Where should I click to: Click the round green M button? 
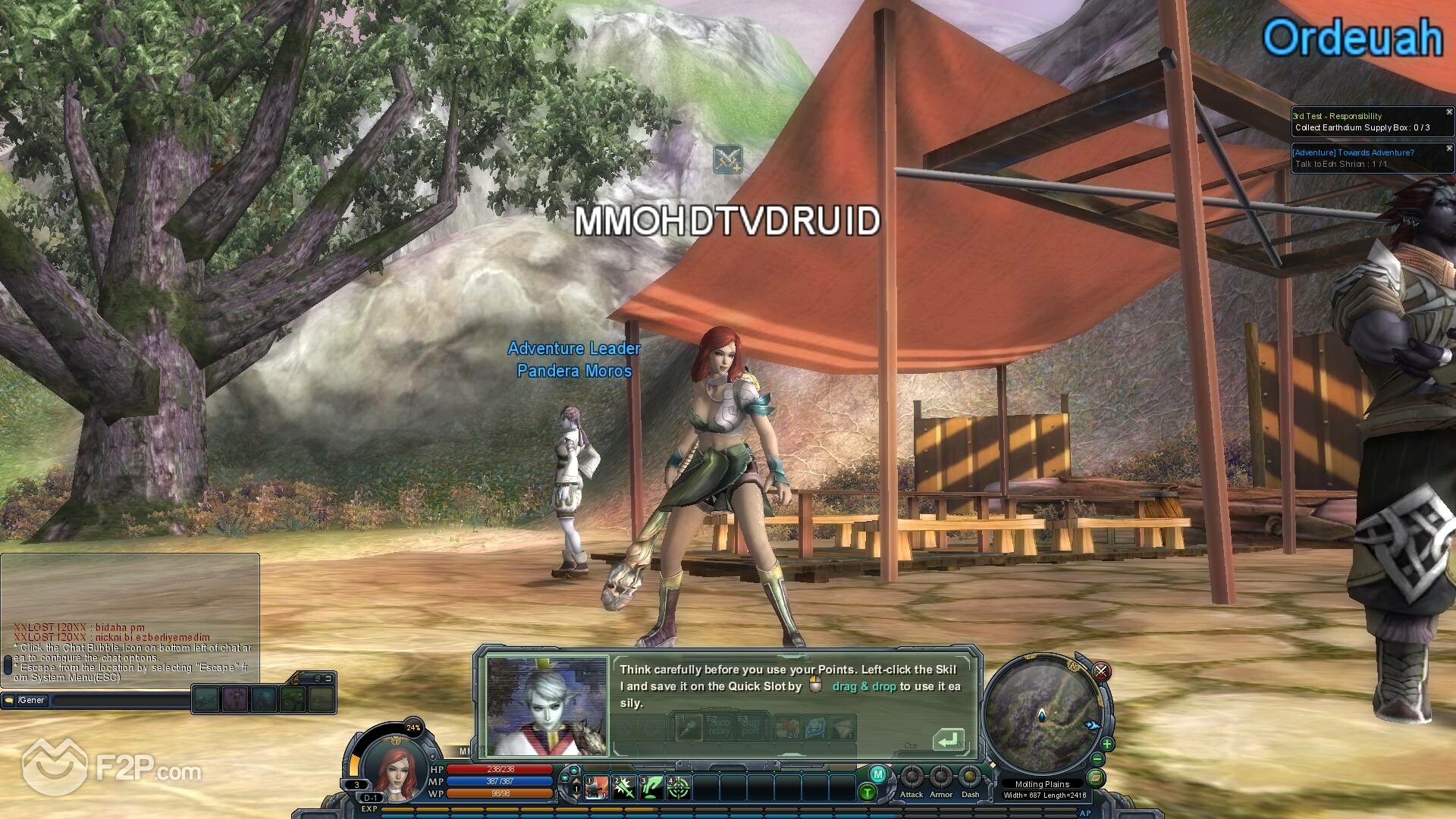point(877,774)
